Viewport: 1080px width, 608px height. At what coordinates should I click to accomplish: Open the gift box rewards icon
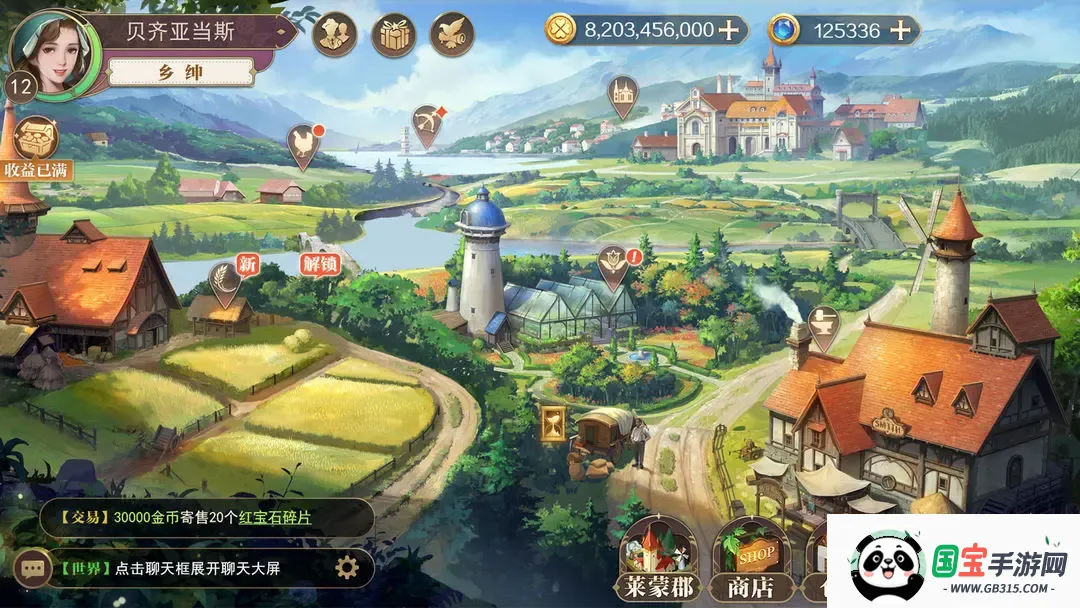(x=393, y=34)
